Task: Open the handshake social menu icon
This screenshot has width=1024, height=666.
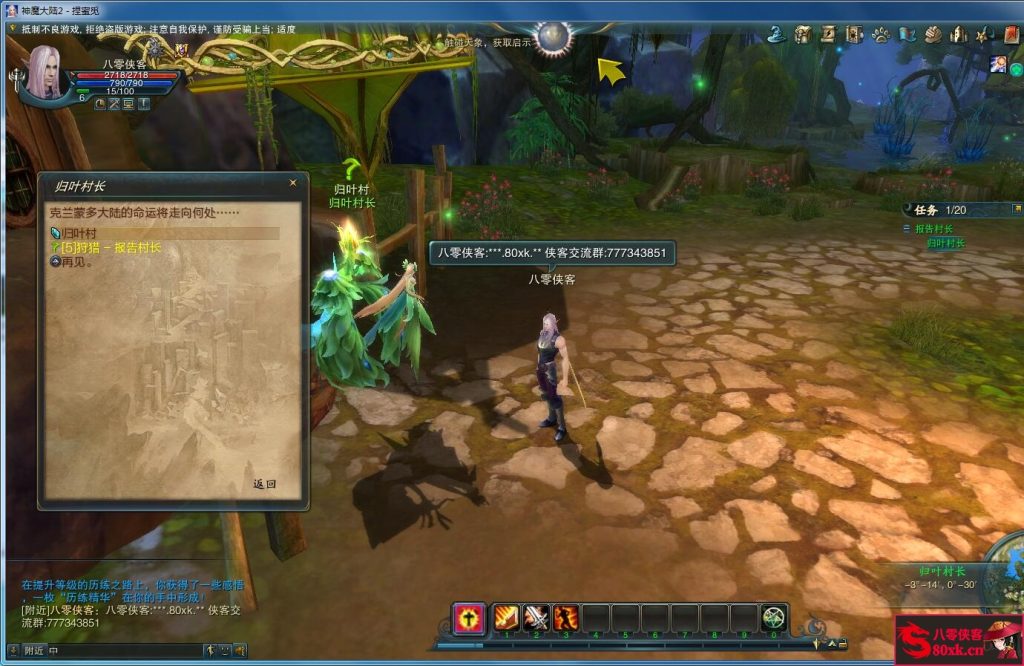Action: coord(933,35)
